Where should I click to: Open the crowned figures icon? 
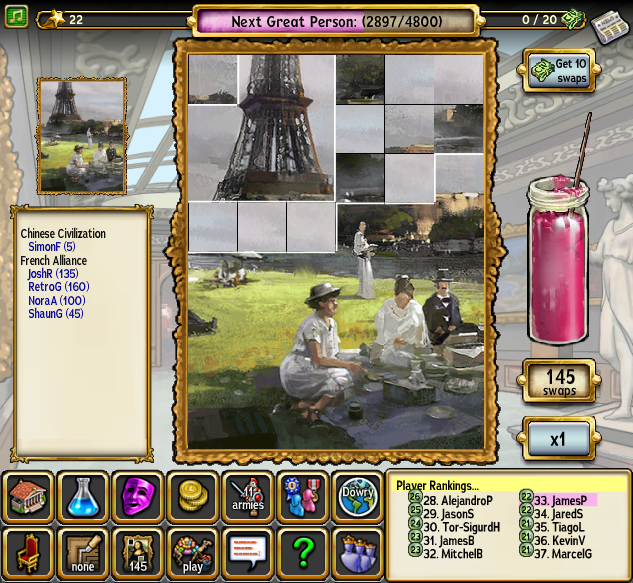point(356,553)
